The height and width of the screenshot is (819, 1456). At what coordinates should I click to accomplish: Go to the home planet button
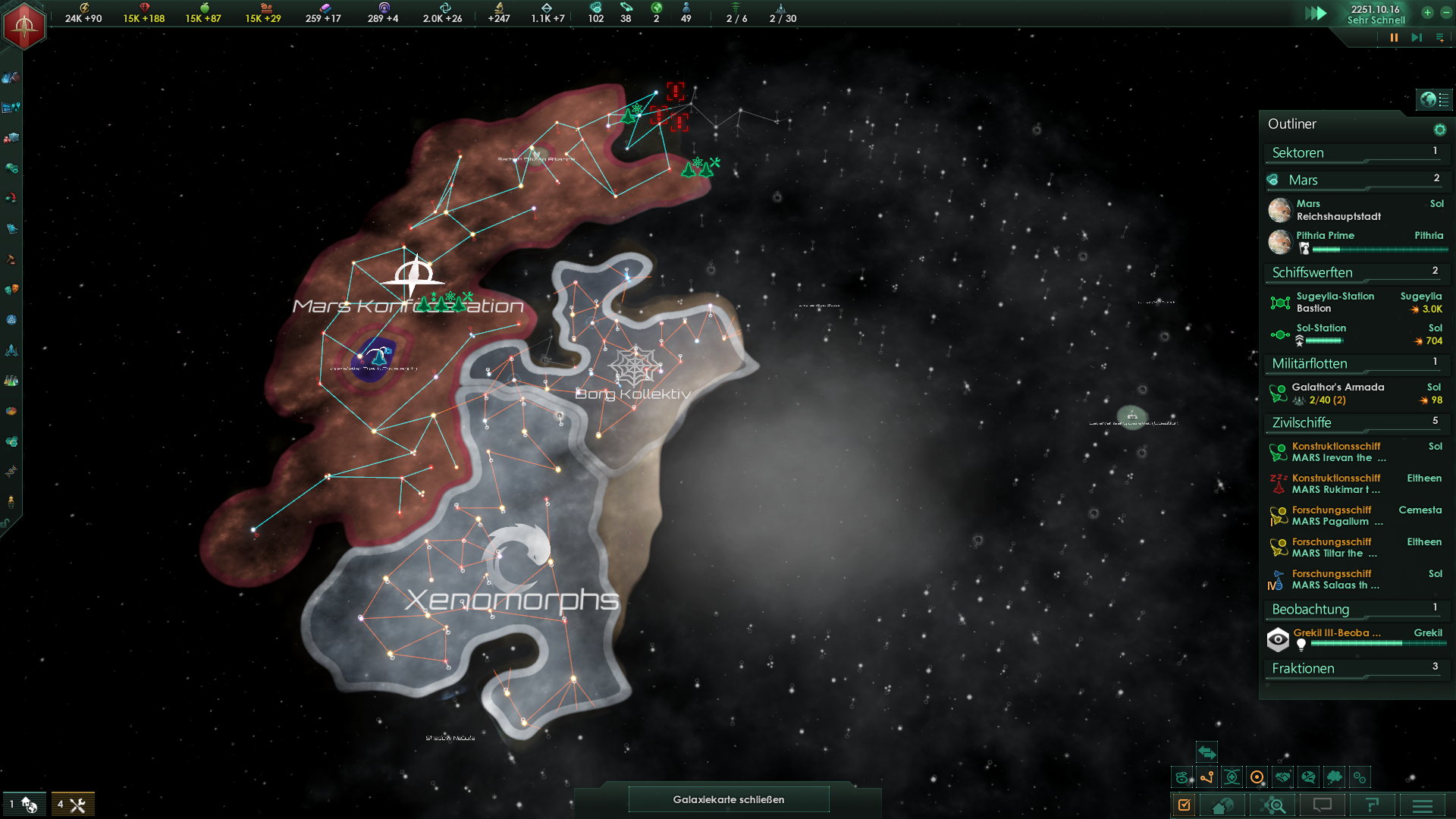pos(1222,805)
